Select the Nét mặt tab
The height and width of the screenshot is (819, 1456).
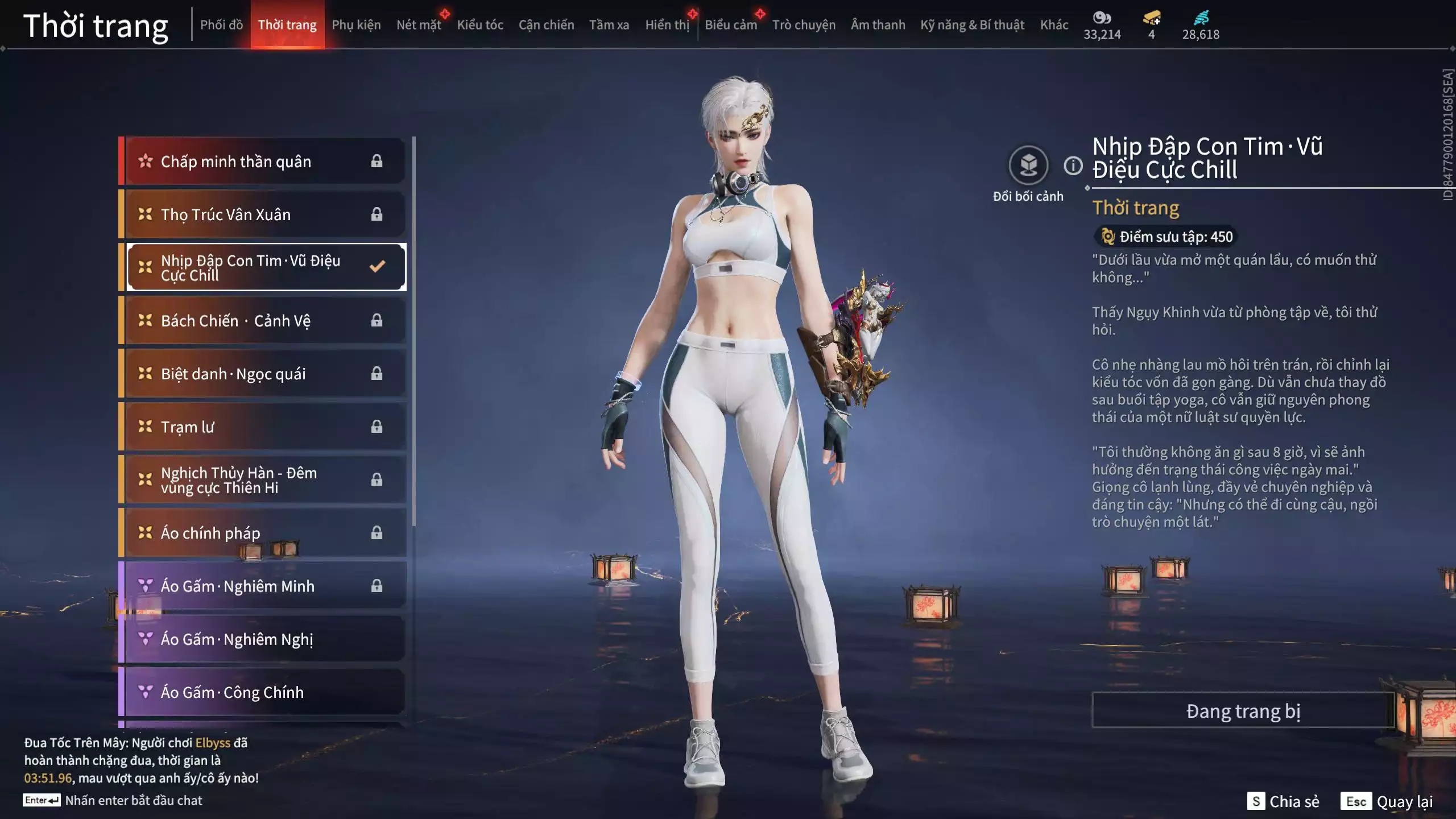[x=419, y=25]
